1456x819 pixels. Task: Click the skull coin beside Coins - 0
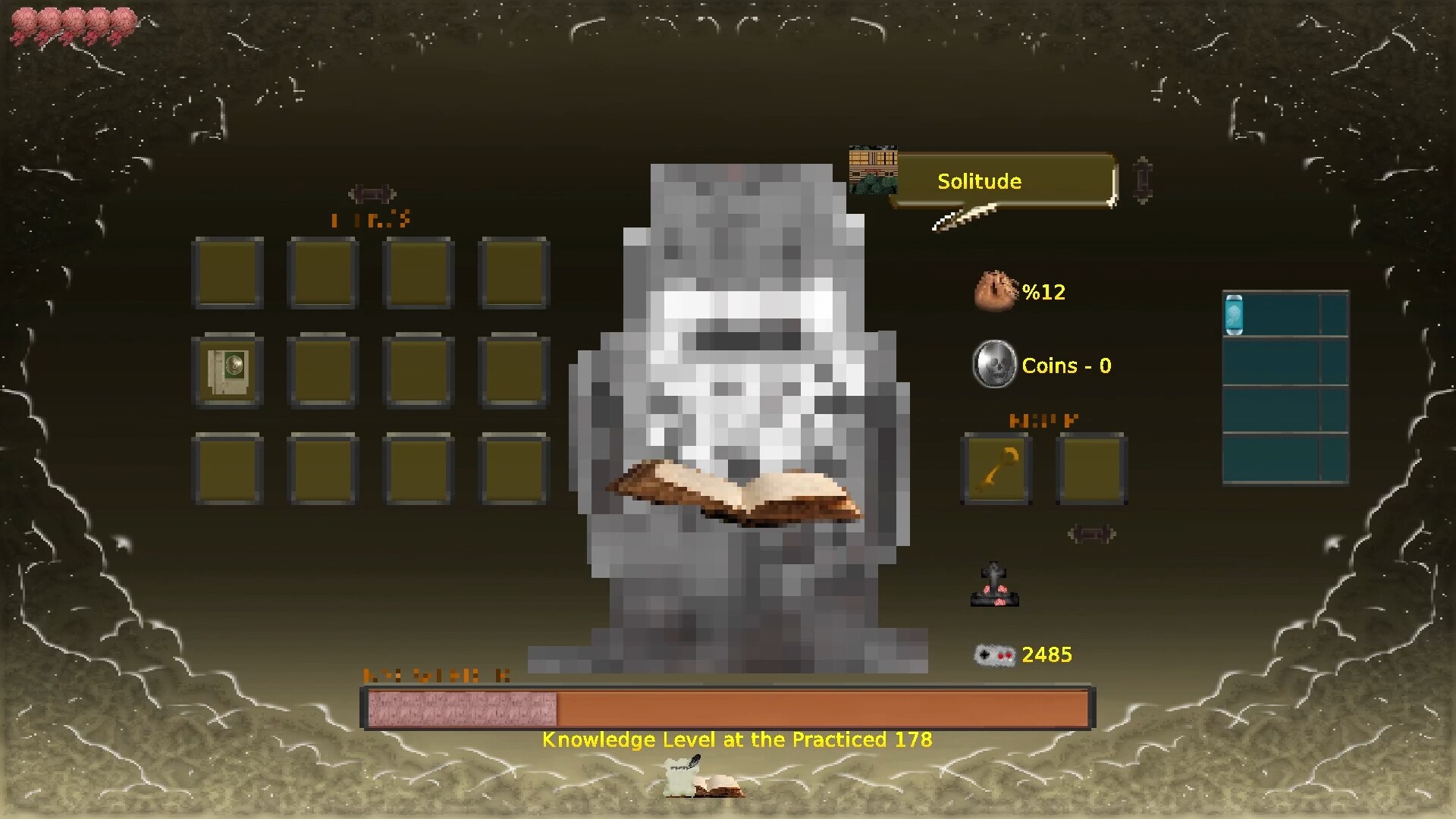(x=993, y=366)
